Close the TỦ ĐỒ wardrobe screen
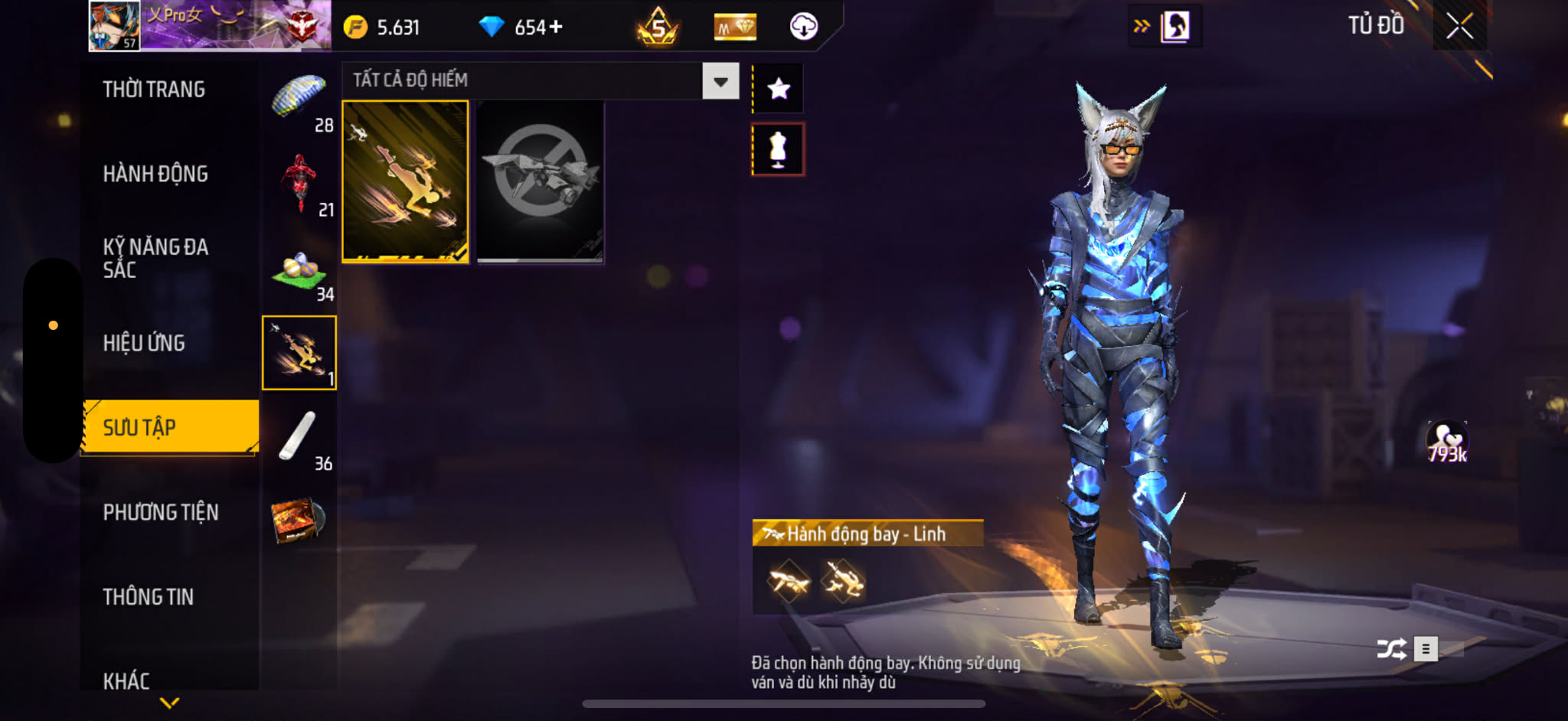The image size is (1568, 721). pyautogui.click(x=1459, y=27)
